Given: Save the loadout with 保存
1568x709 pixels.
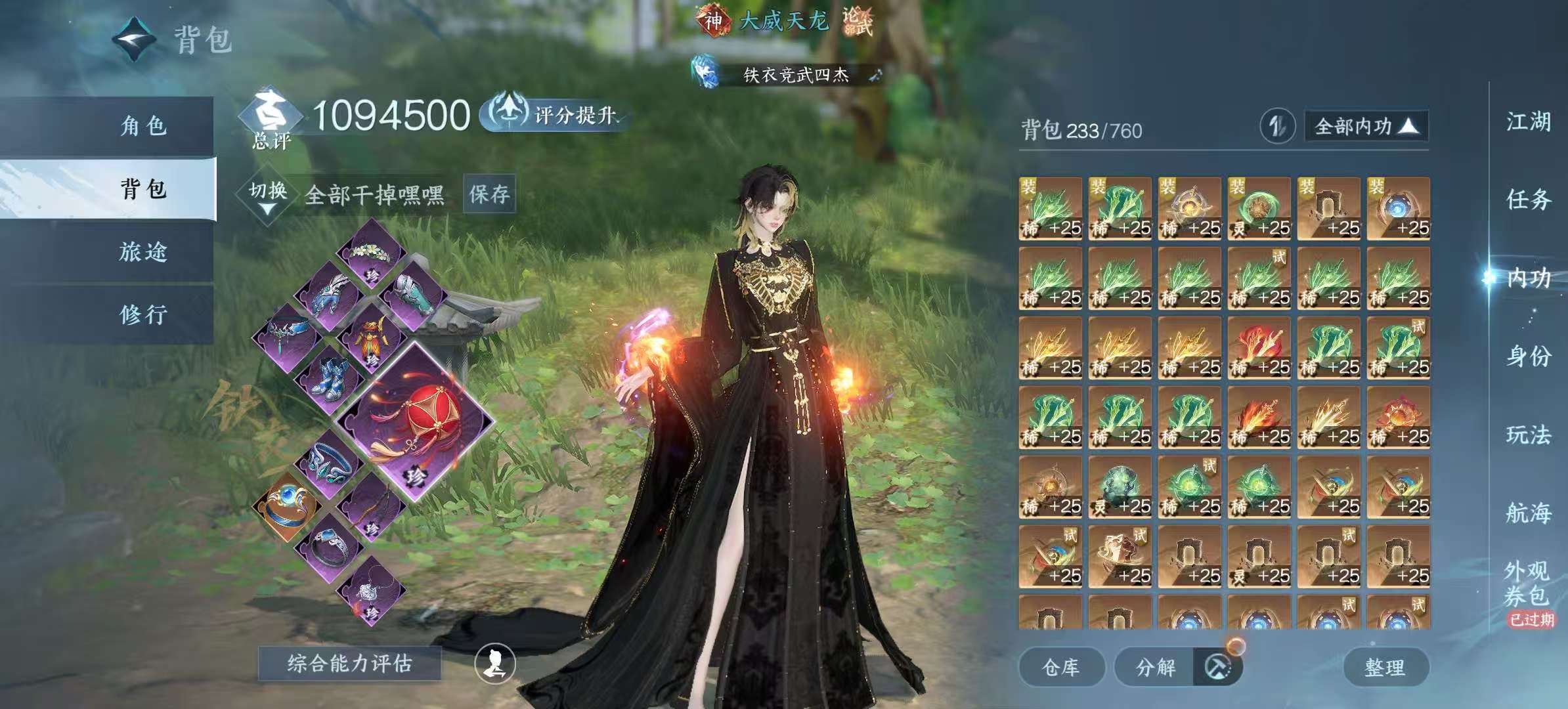Looking at the screenshot, I should click(x=489, y=194).
